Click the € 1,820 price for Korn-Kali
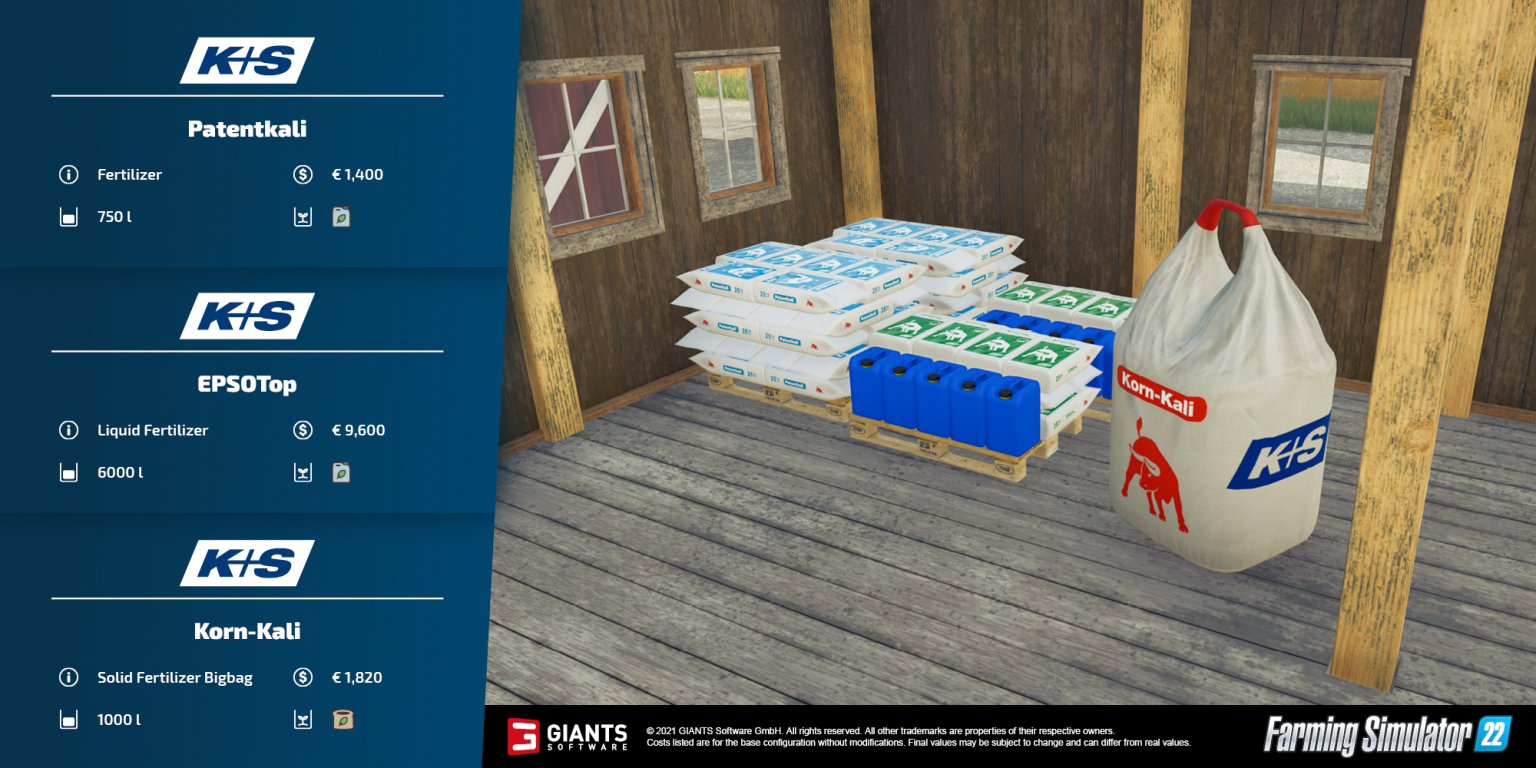Image resolution: width=1536 pixels, height=768 pixels. point(356,677)
